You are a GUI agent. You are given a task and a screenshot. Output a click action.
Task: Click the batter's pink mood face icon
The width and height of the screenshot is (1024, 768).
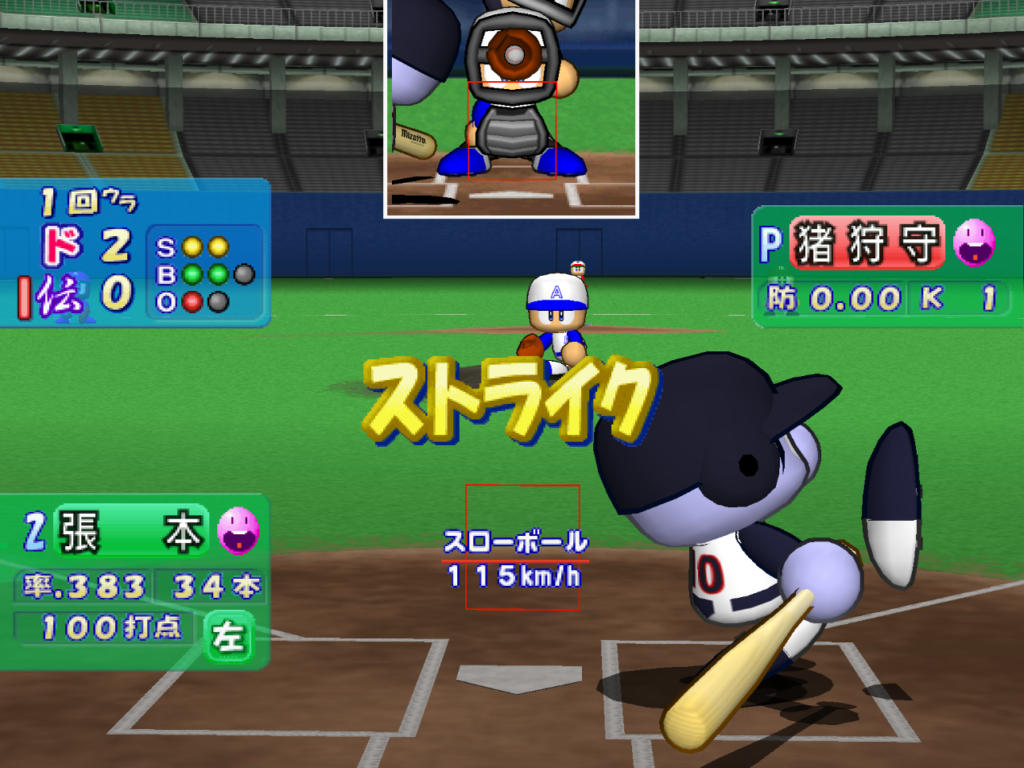point(238,530)
